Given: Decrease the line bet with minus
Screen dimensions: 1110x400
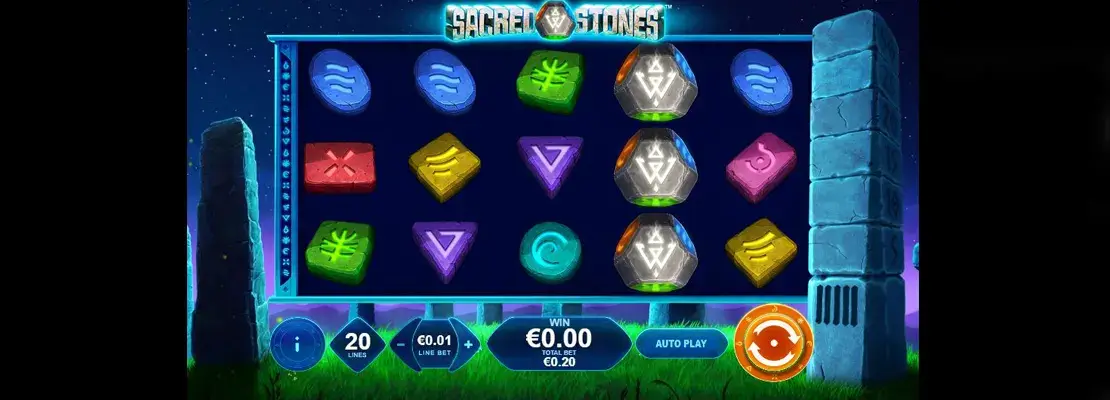Looking at the screenshot, I should tap(400, 343).
